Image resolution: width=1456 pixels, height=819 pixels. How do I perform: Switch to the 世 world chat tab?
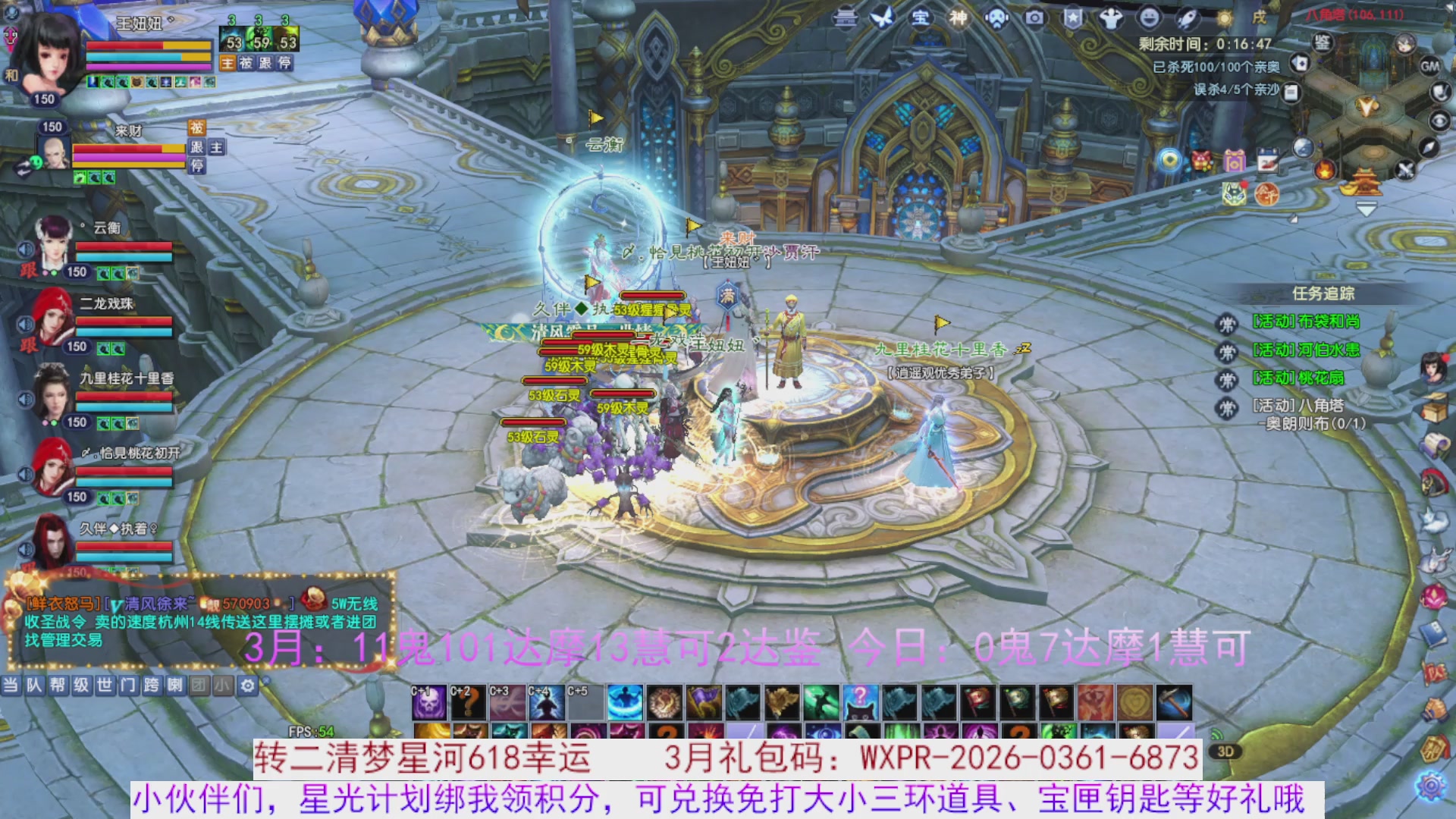point(105,685)
